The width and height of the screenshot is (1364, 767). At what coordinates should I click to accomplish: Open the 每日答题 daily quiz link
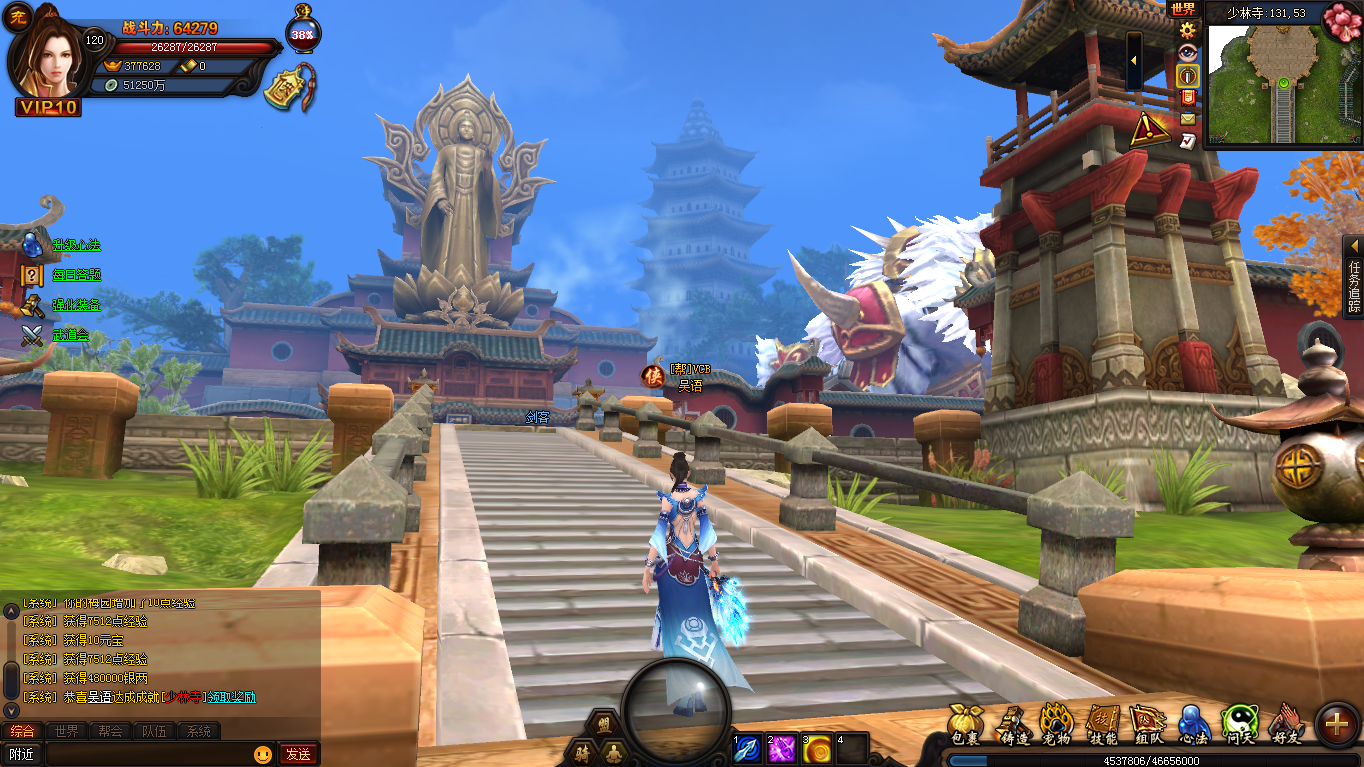coord(77,275)
